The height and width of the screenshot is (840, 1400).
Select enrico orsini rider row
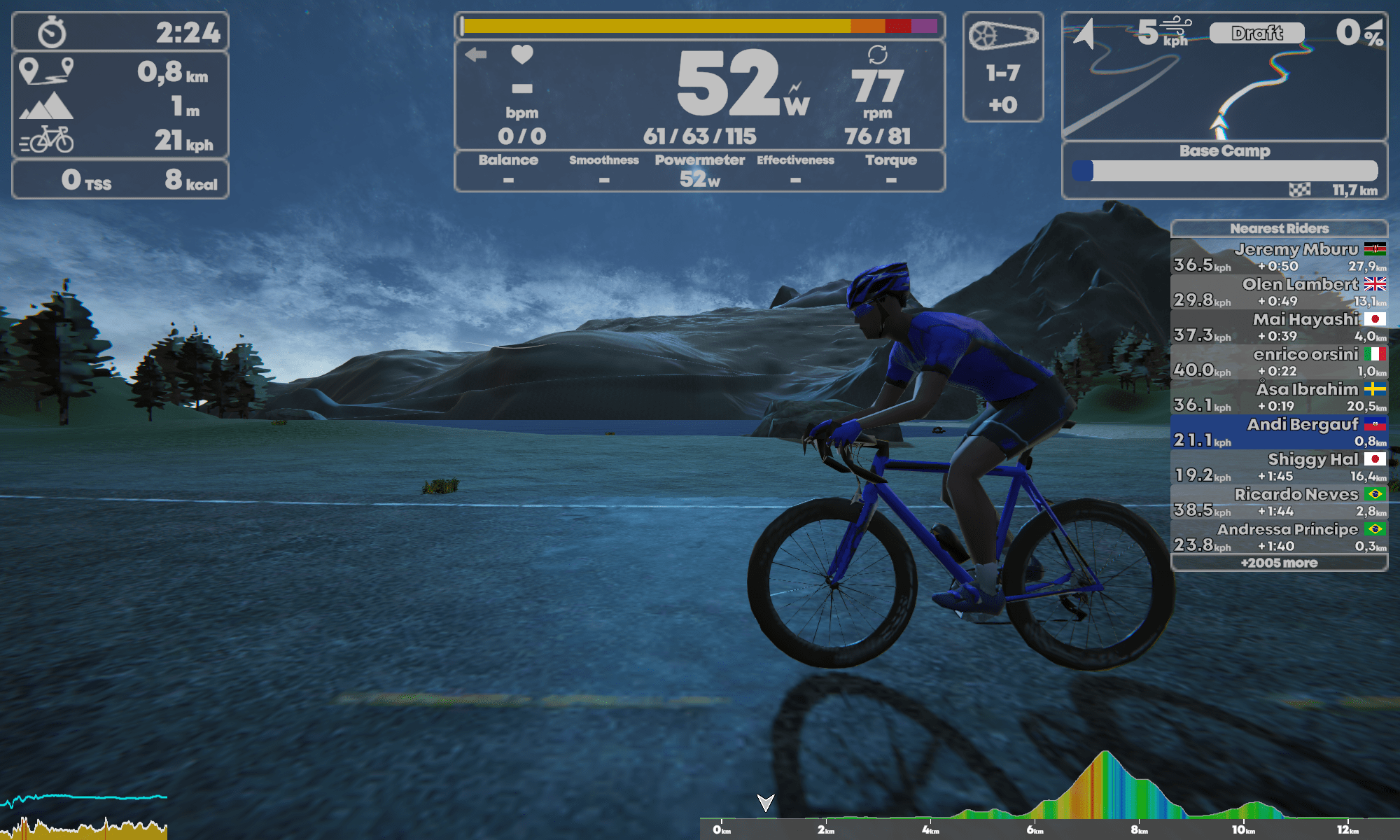click(1279, 362)
